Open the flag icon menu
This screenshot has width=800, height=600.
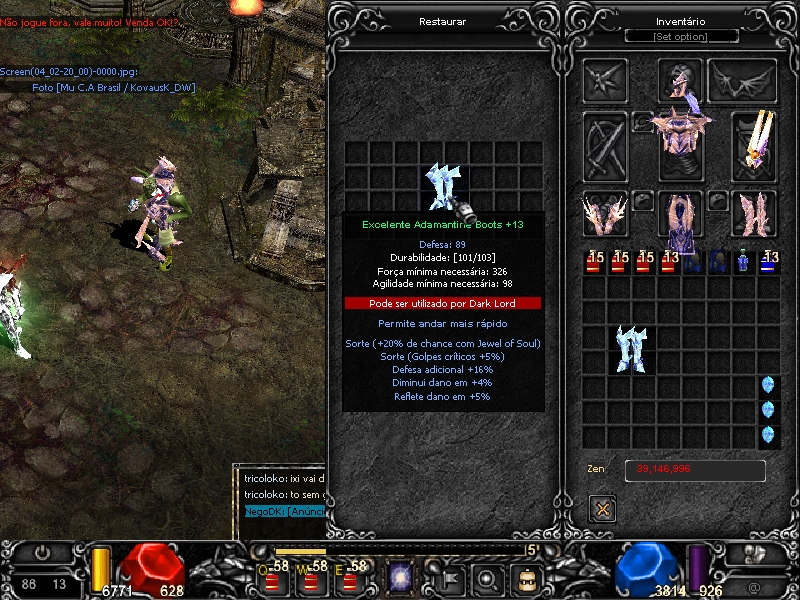[x=449, y=577]
